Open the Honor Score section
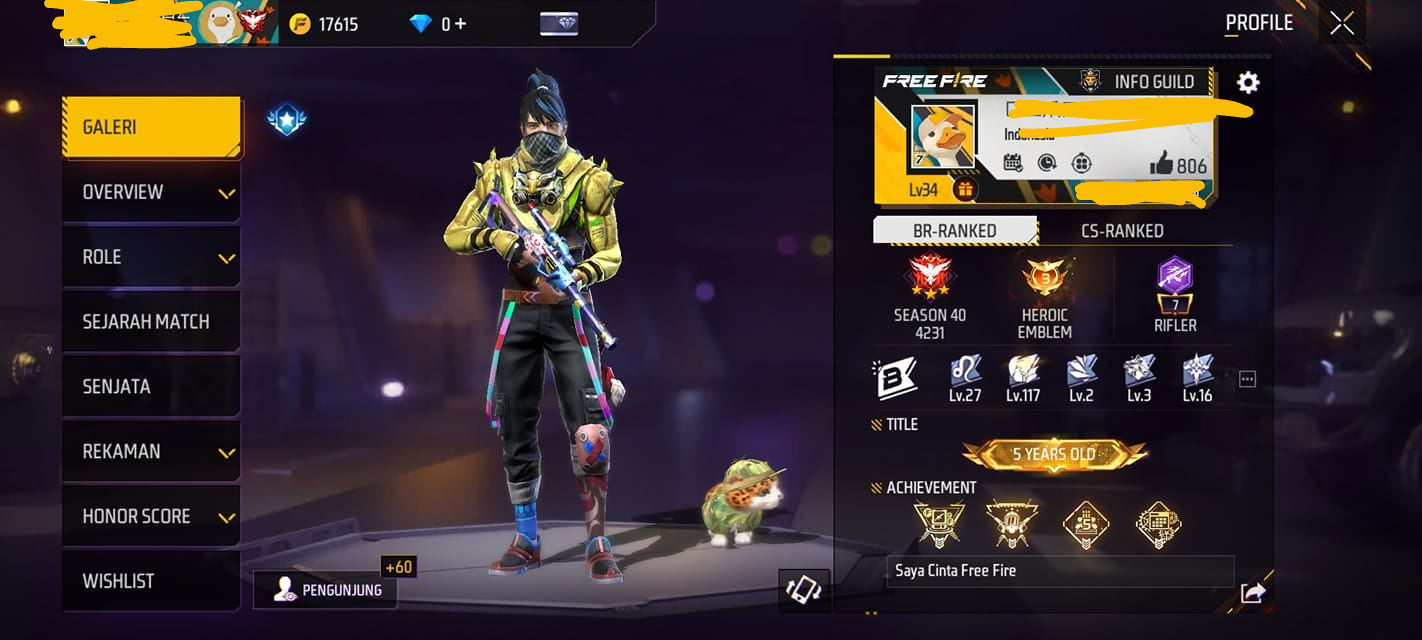 click(151, 517)
